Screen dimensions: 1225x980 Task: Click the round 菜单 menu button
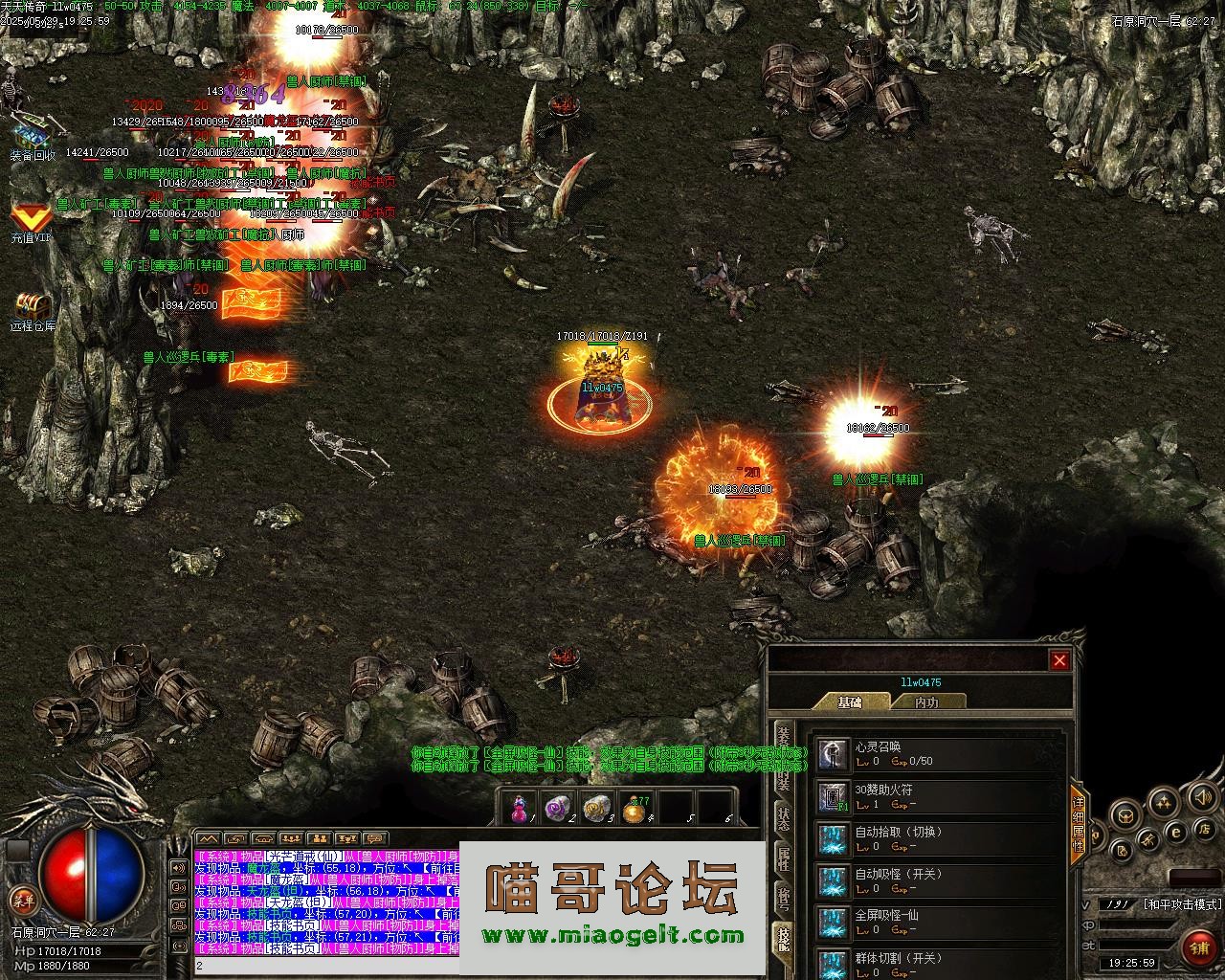(x=22, y=900)
